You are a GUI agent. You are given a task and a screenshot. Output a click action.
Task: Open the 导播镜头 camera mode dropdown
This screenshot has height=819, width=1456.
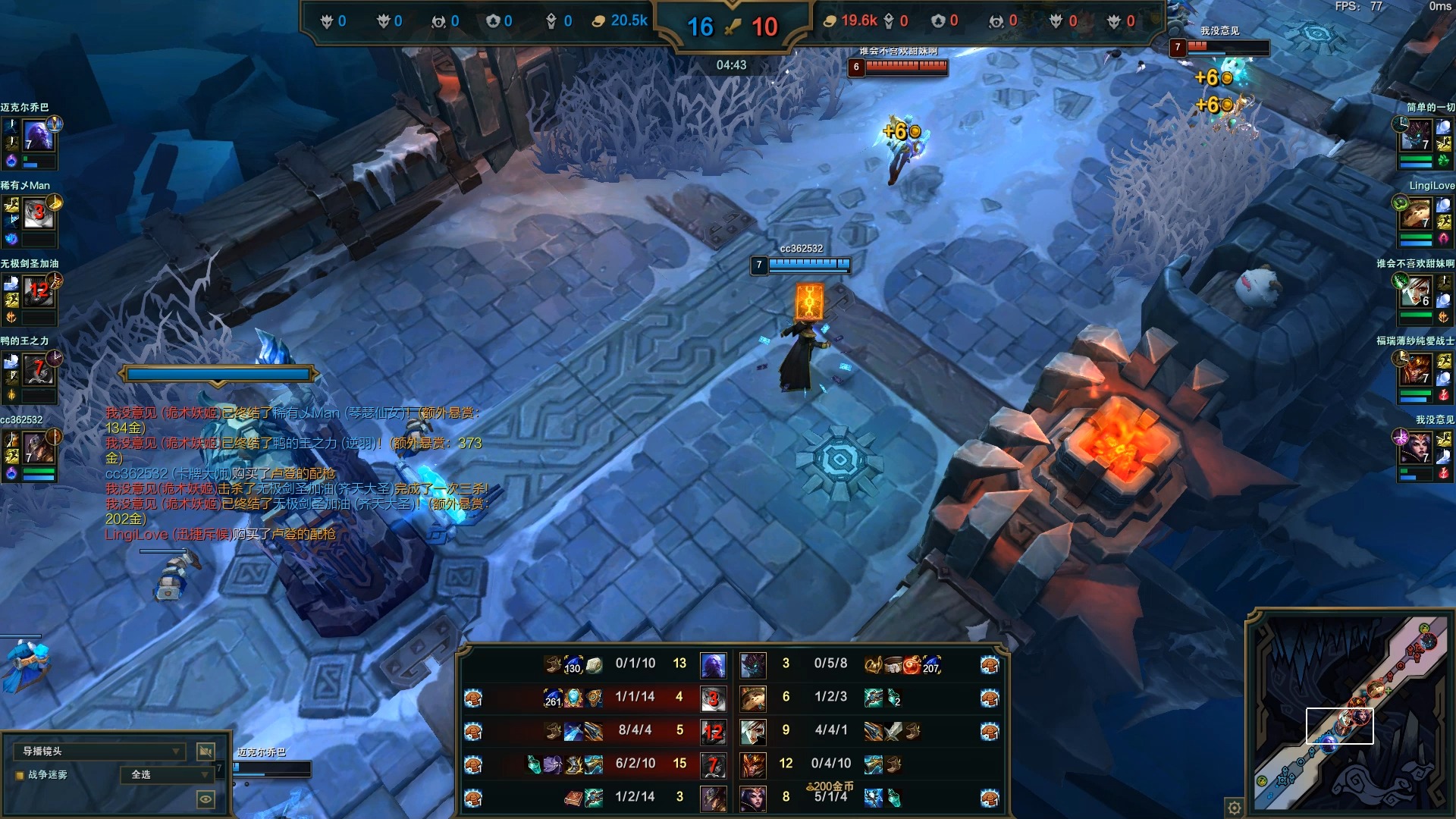coord(99,751)
